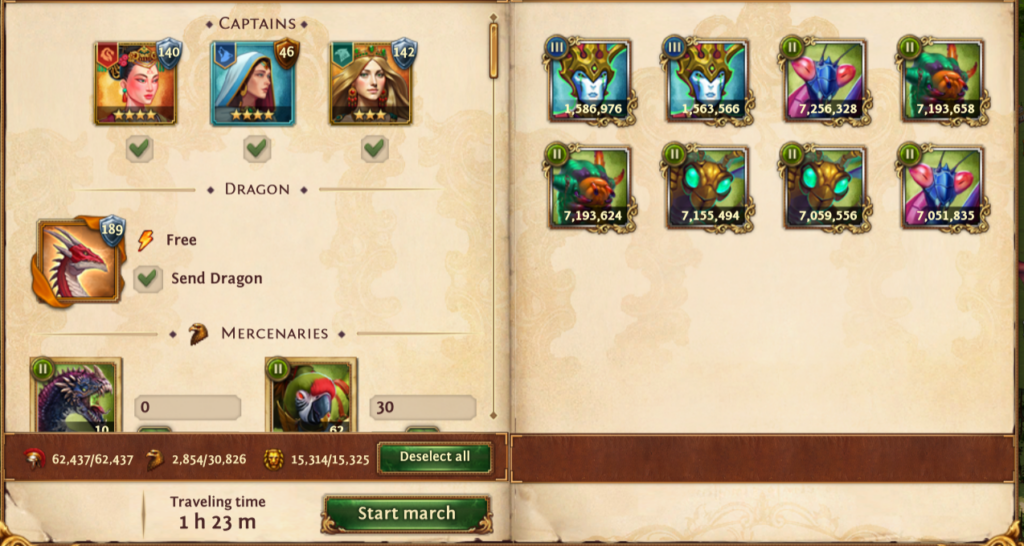The width and height of the screenshot is (1024, 546).
Task: Edit the mercenary quantity field showing 30
Action: (x=422, y=407)
